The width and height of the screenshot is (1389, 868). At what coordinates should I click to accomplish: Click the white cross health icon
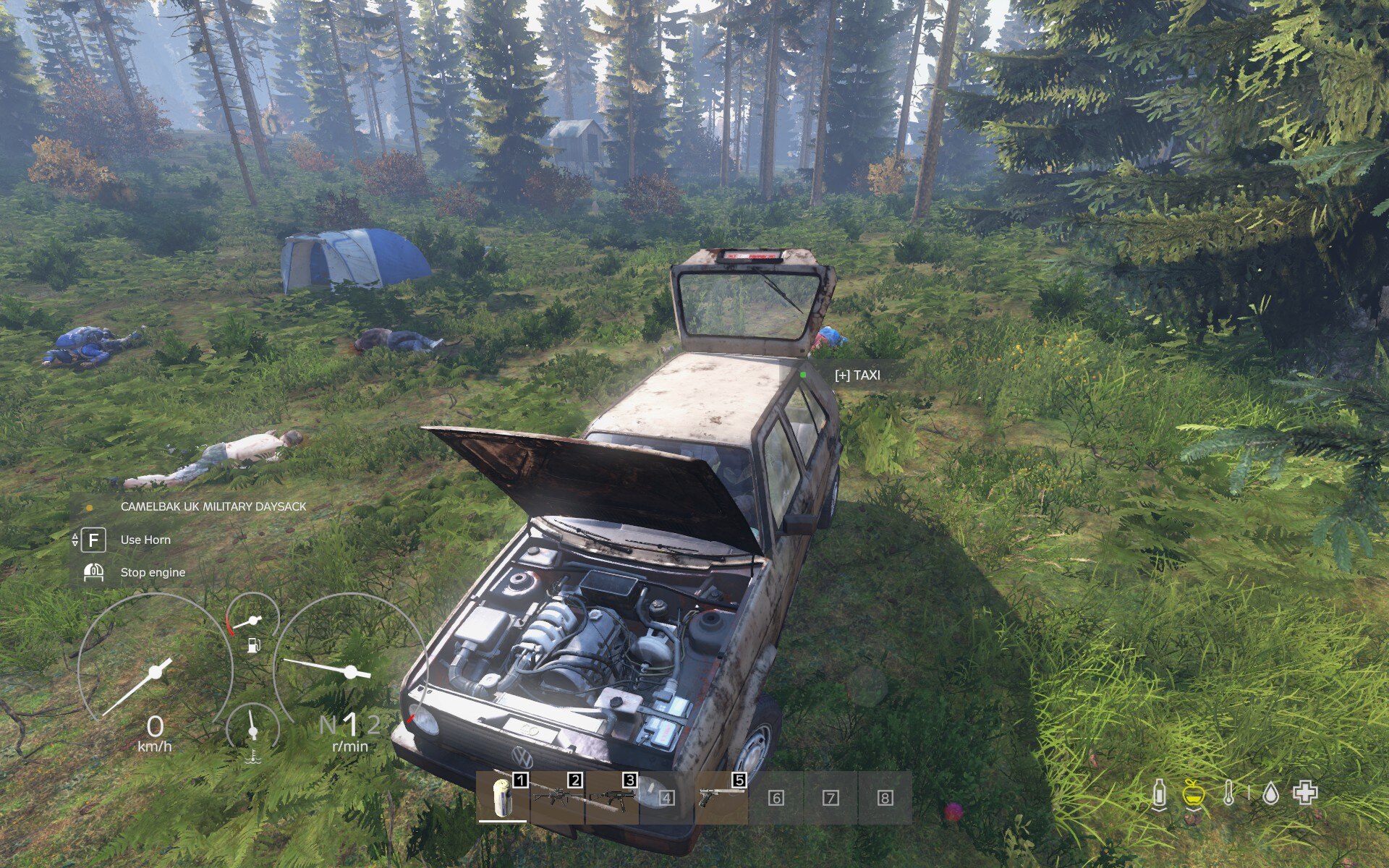click(x=1305, y=793)
